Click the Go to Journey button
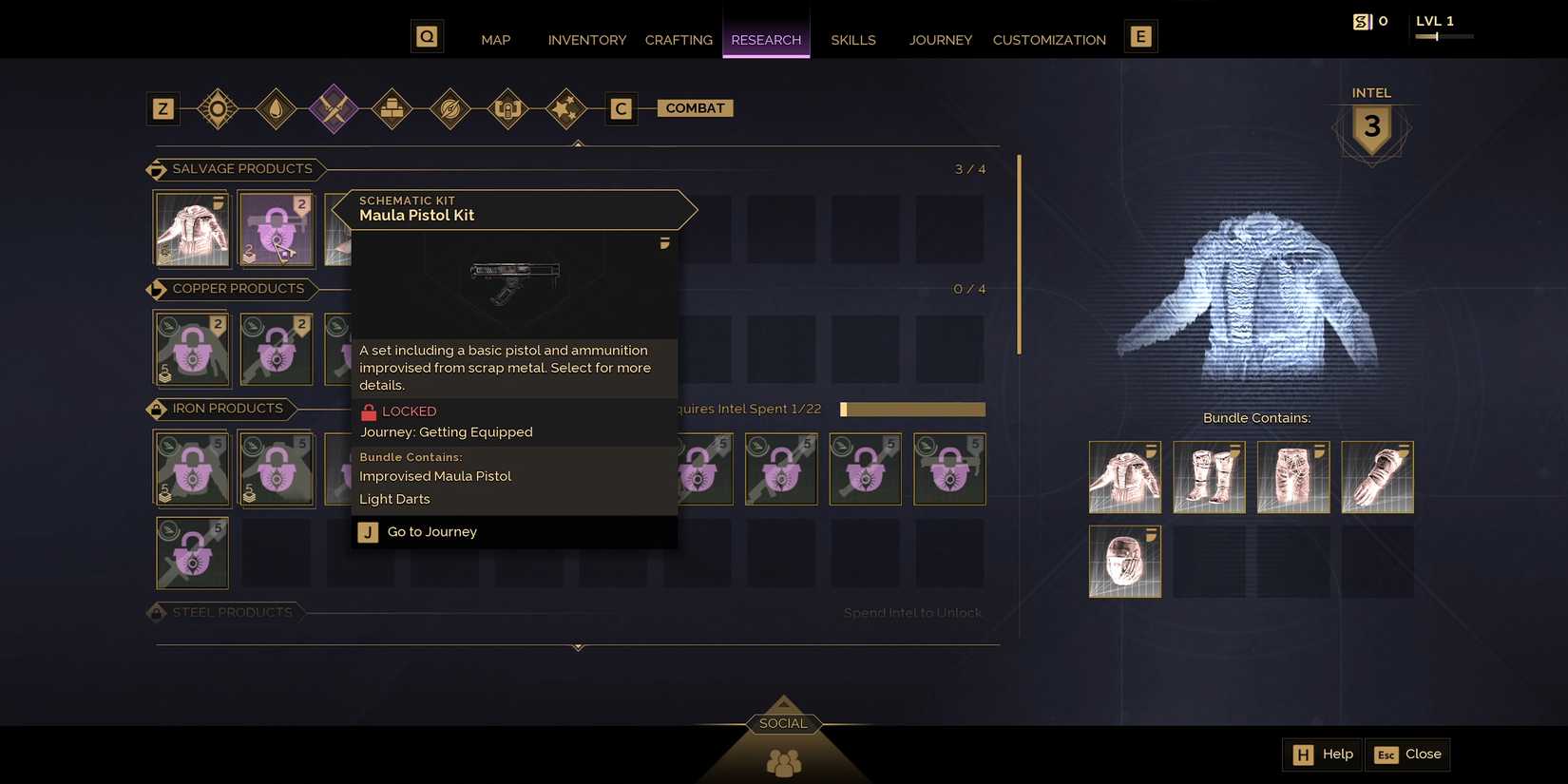 pyautogui.click(x=431, y=531)
